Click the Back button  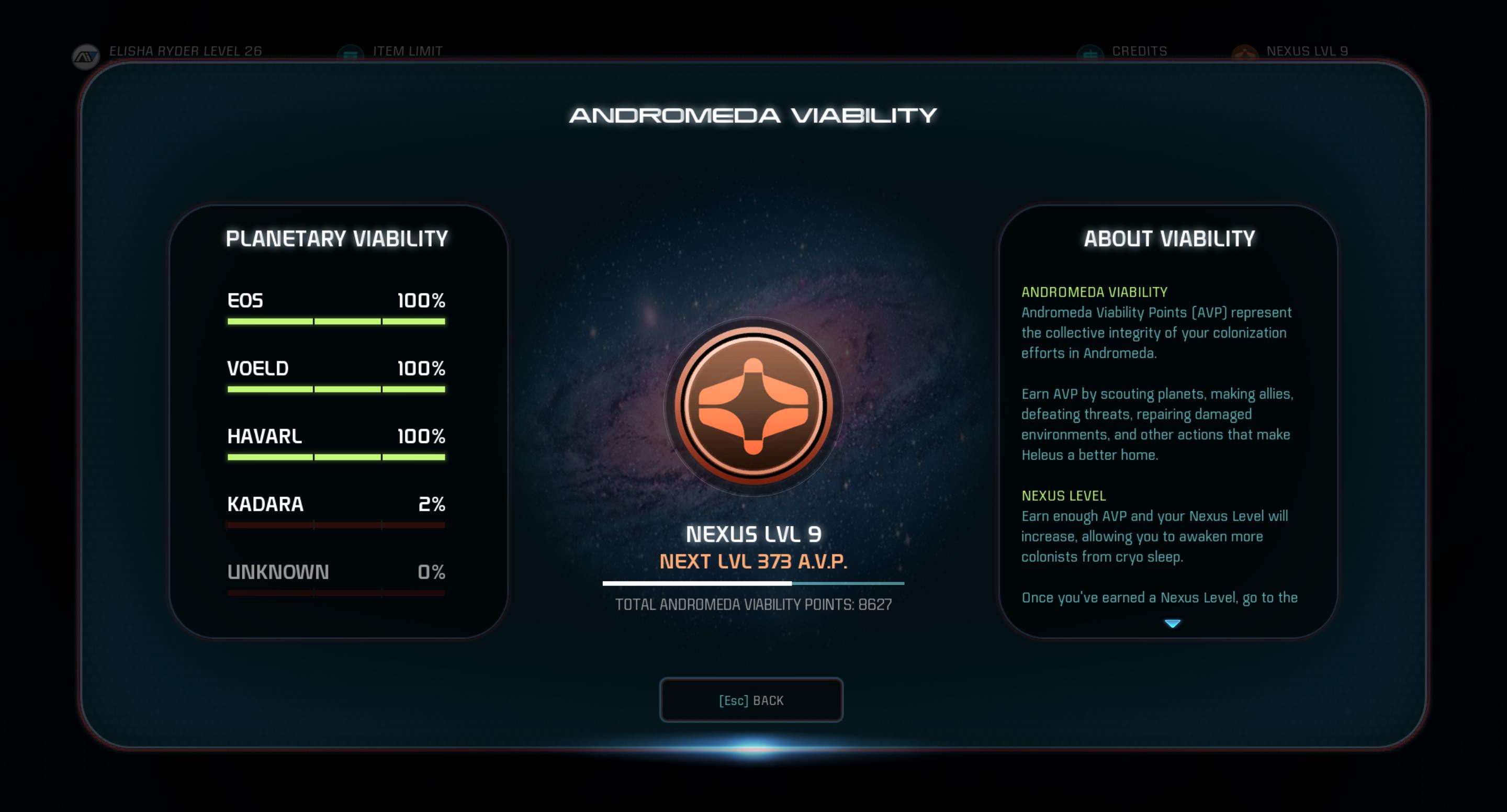751,700
